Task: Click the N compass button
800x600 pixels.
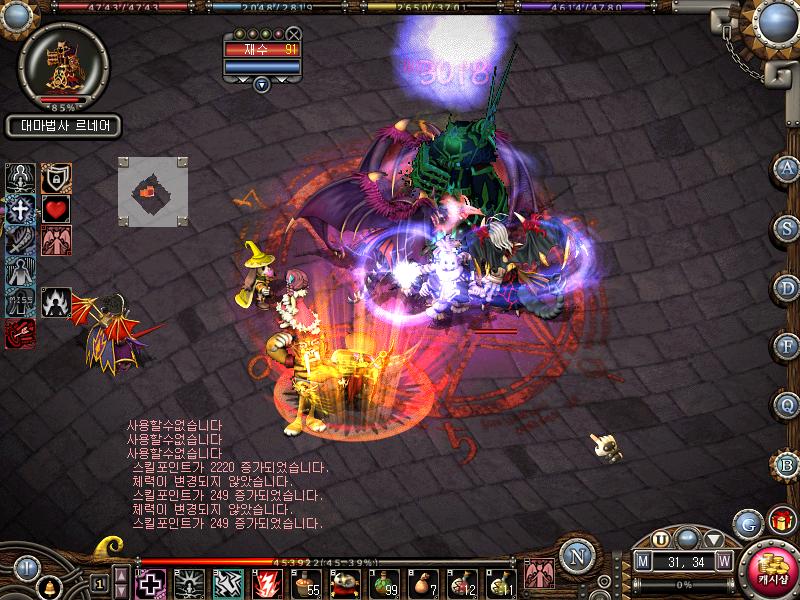Action: (576, 556)
